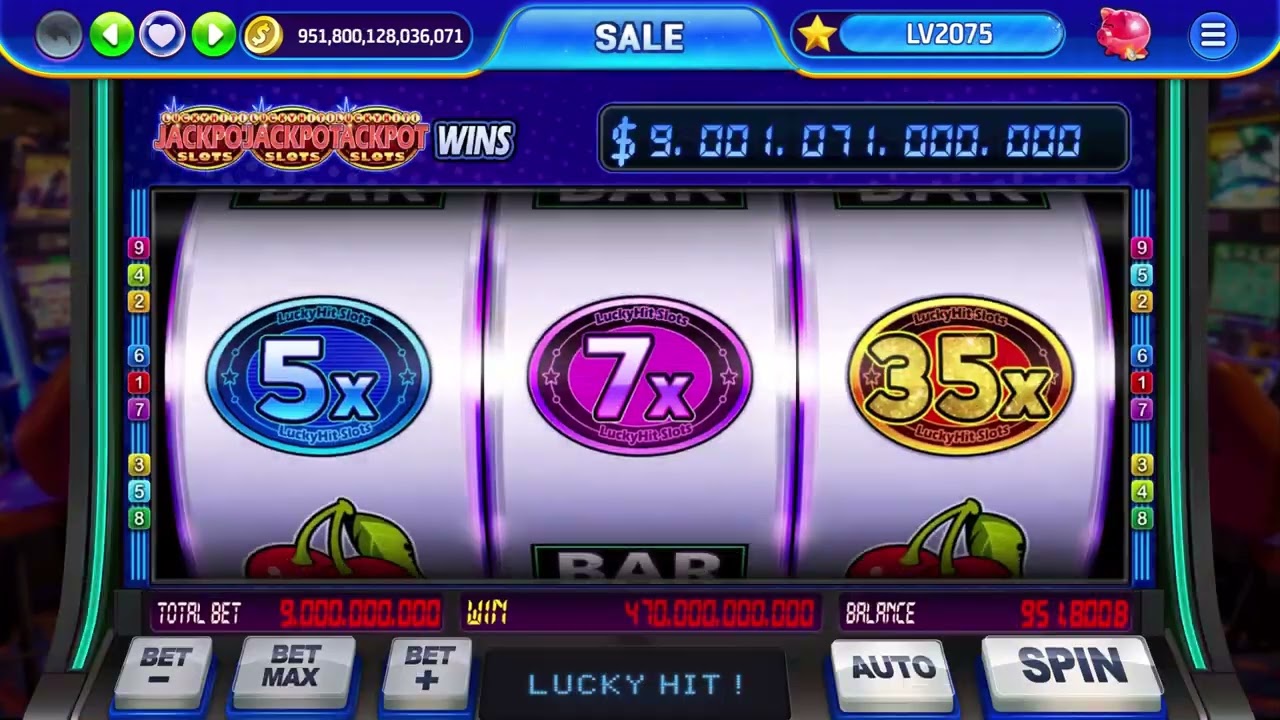Open the piggy bank feature
The height and width of the screenshot is (720, 1280).
point(1122,35)
